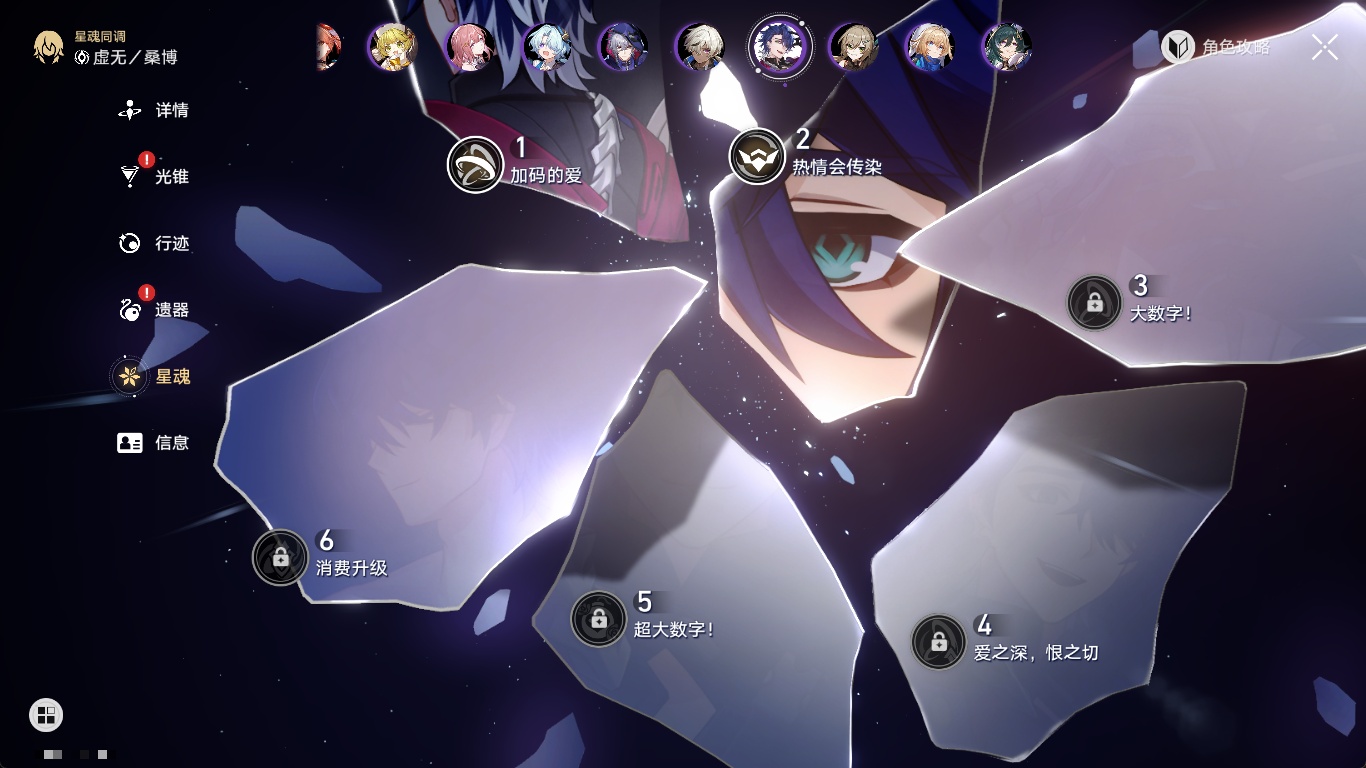This screenshot has width=1366, height=768.
Task: Switch to the 光锥 light cone tab
Action: 155,177
